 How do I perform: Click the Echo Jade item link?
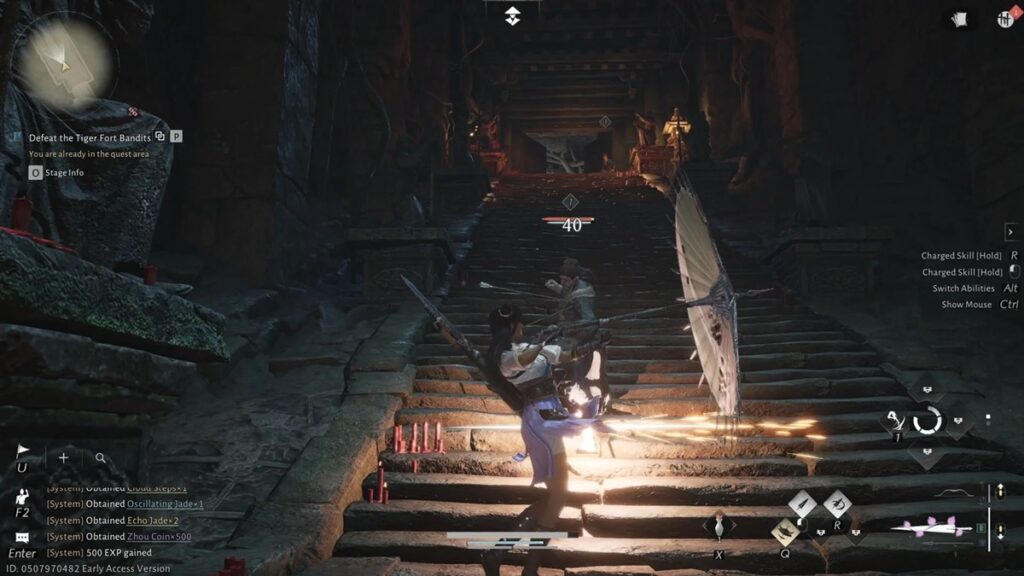153,520
